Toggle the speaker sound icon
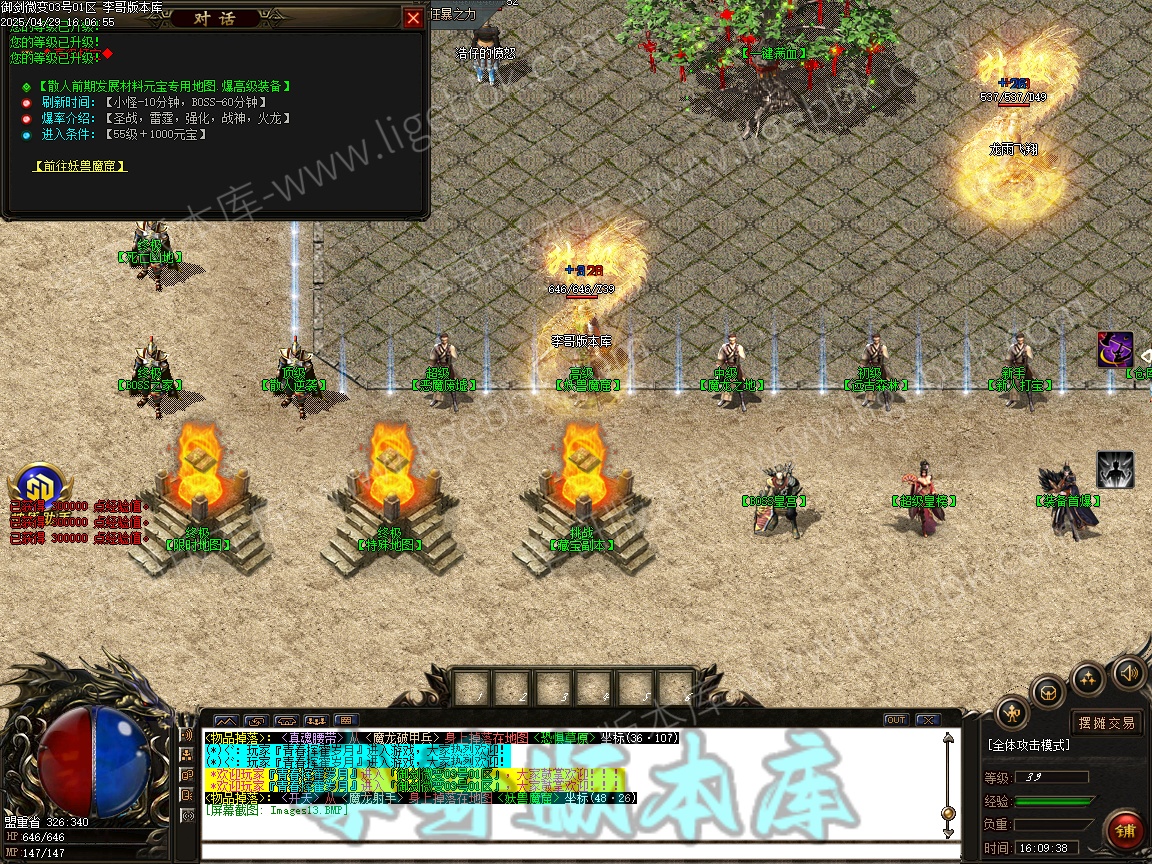 click(1129, 673)
